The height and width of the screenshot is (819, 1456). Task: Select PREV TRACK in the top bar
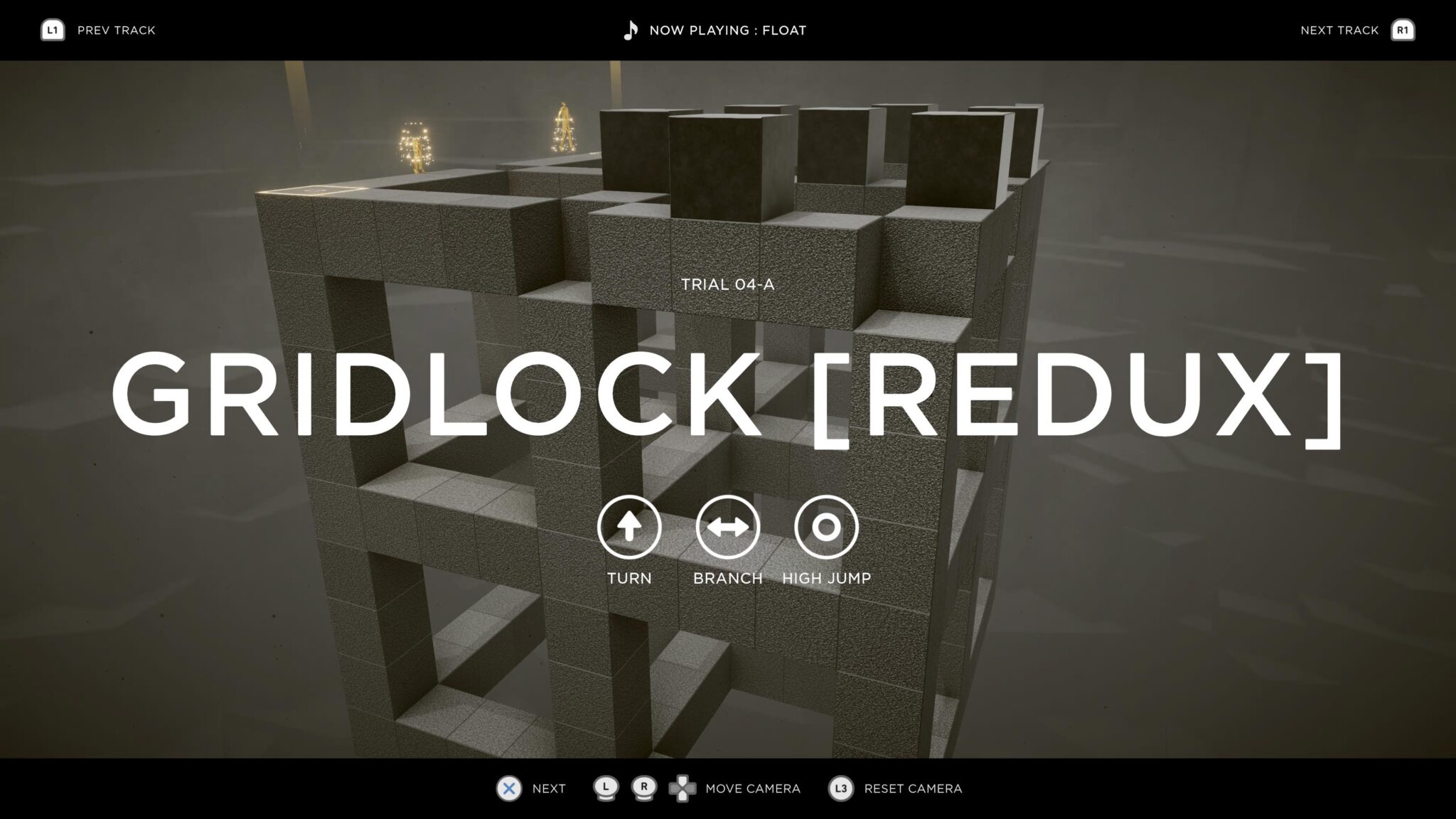point(116,30)
